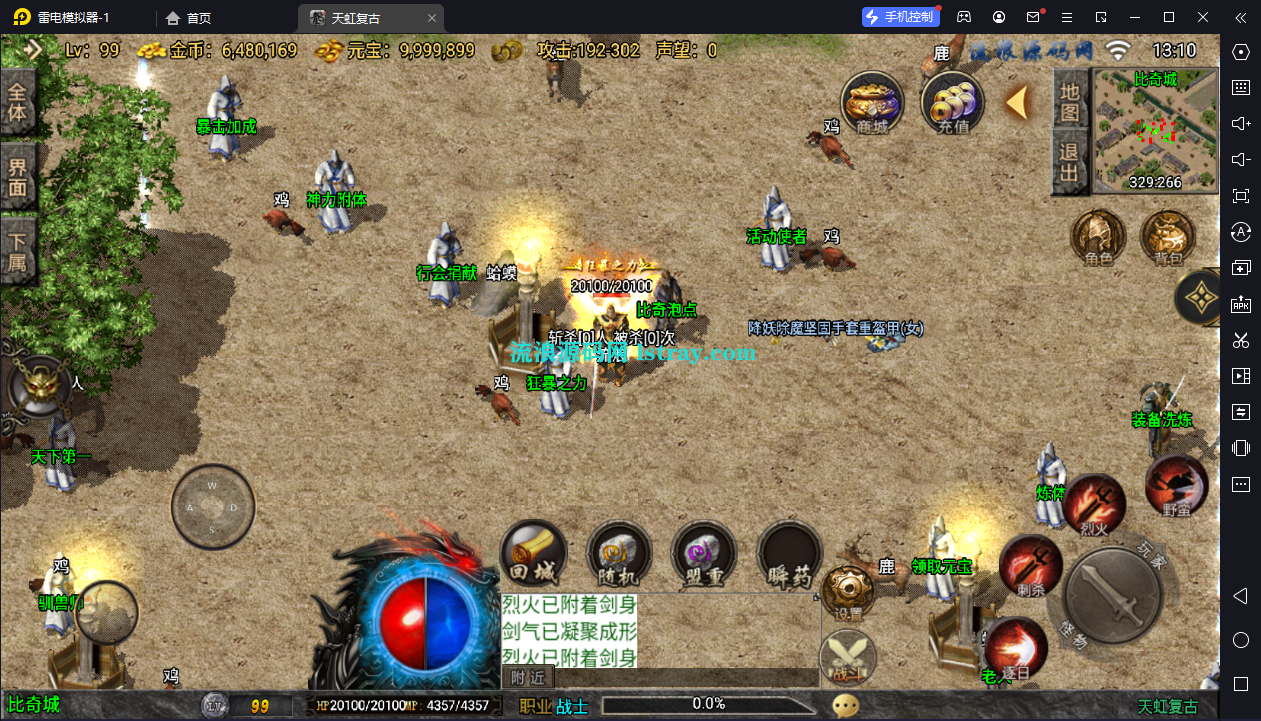Use the 随机 random teleport stone

pyautogui.click(x=619, y=553)
